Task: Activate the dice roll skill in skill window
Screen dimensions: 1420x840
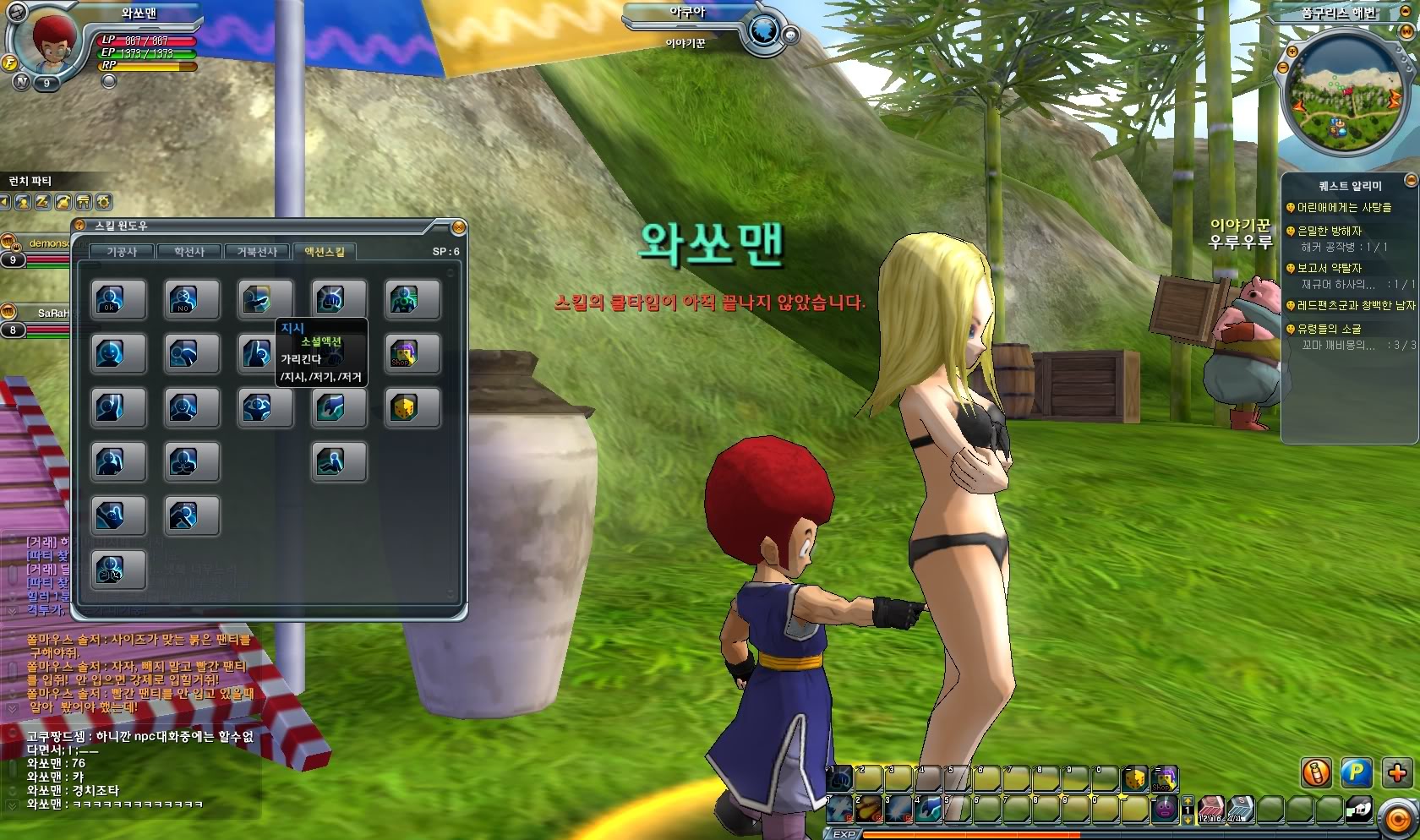Action: [x=404, y=408]
